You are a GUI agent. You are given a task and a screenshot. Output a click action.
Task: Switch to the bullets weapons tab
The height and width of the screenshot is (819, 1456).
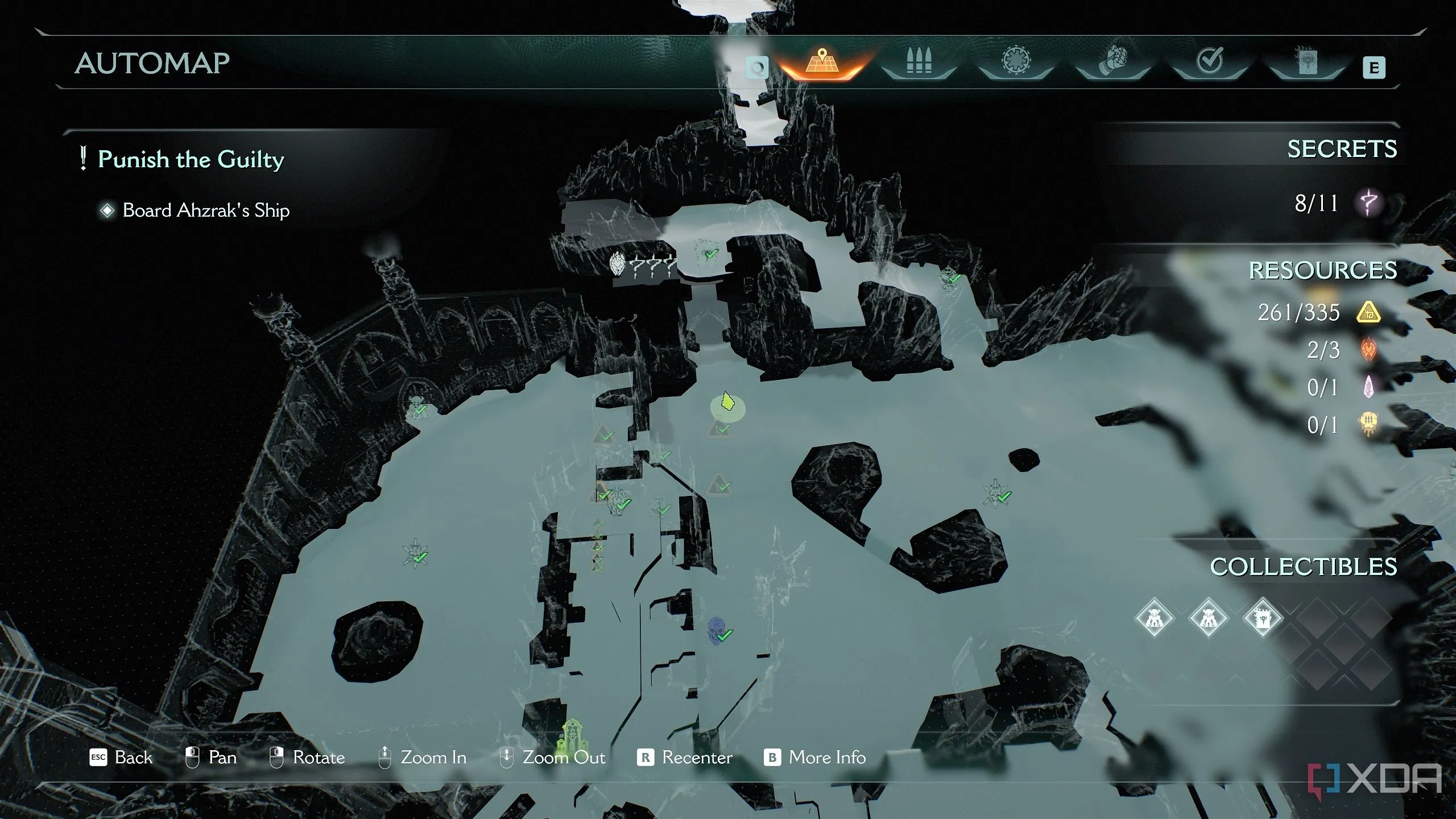click(919, 63)
